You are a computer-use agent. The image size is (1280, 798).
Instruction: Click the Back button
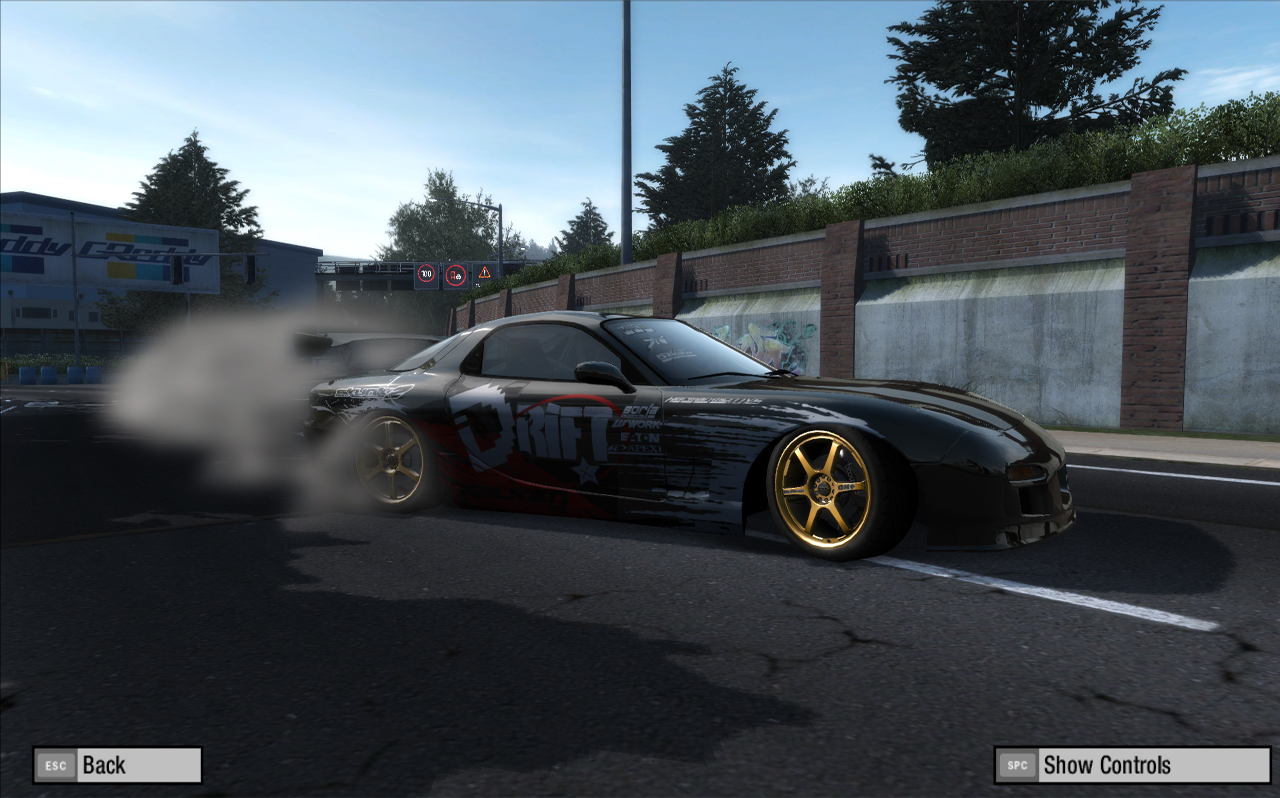click(117, 765)
